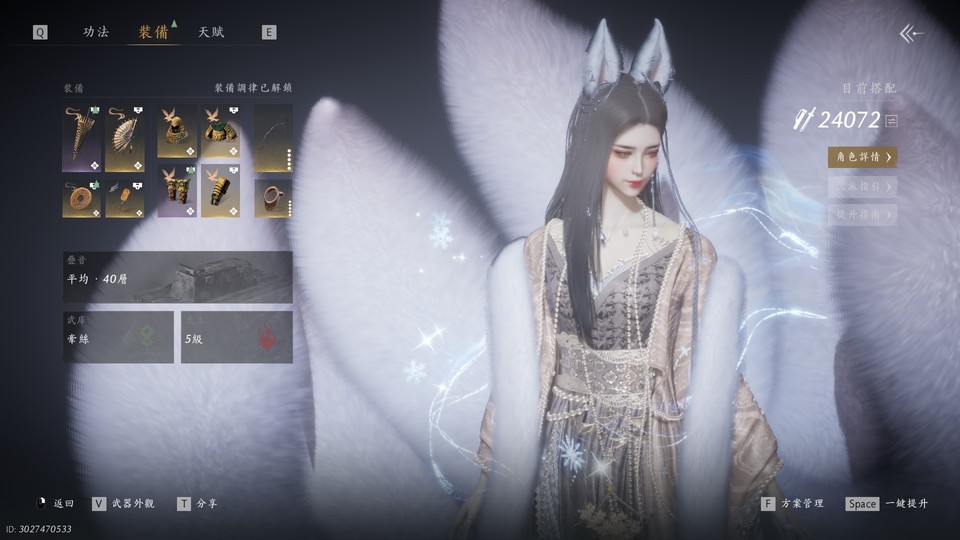960x540 pixels.
Task: Open 角色詳情 character details
Action: (x=861, y=157)
